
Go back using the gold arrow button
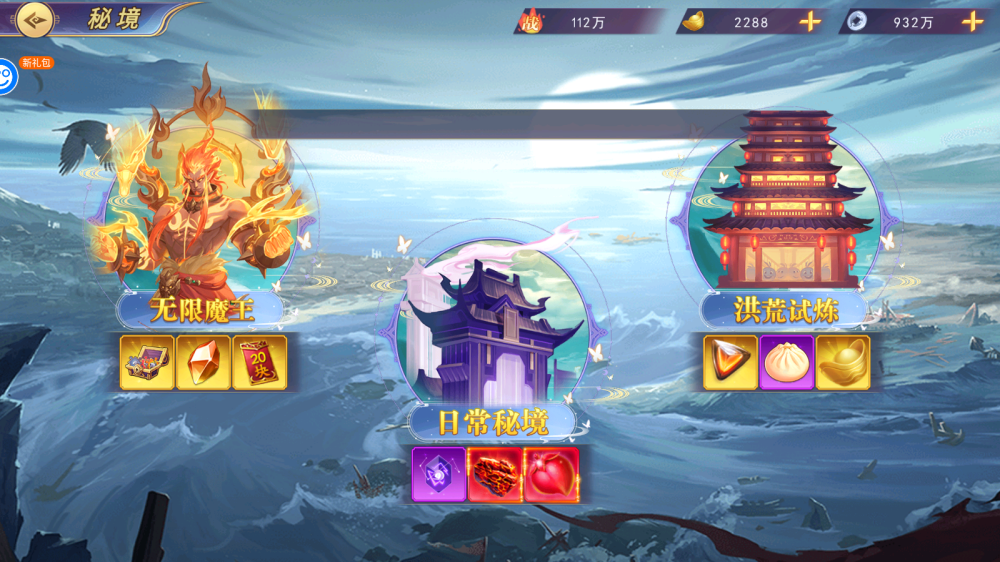(x=34, y=19)
